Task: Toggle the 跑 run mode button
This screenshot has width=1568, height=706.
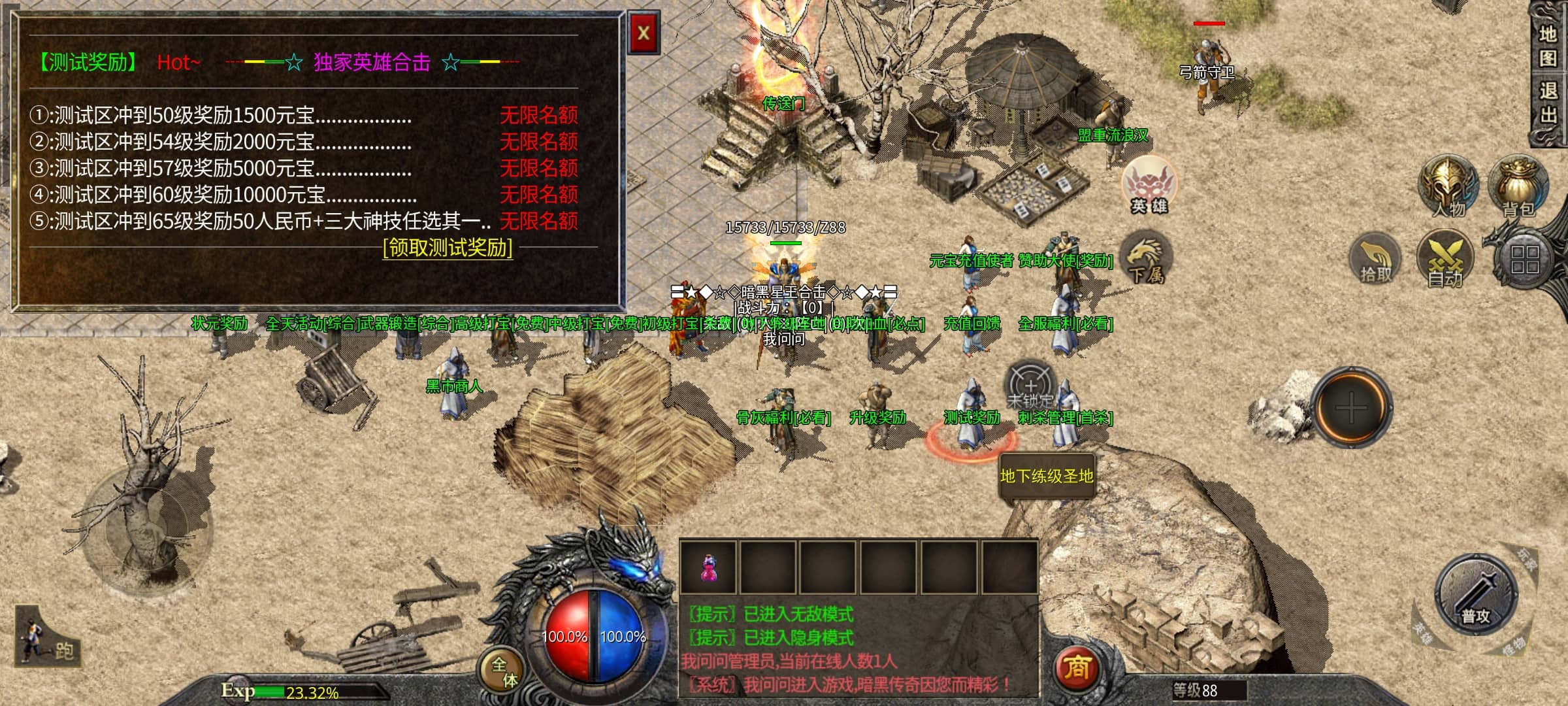Action: (x=47, y=638)
